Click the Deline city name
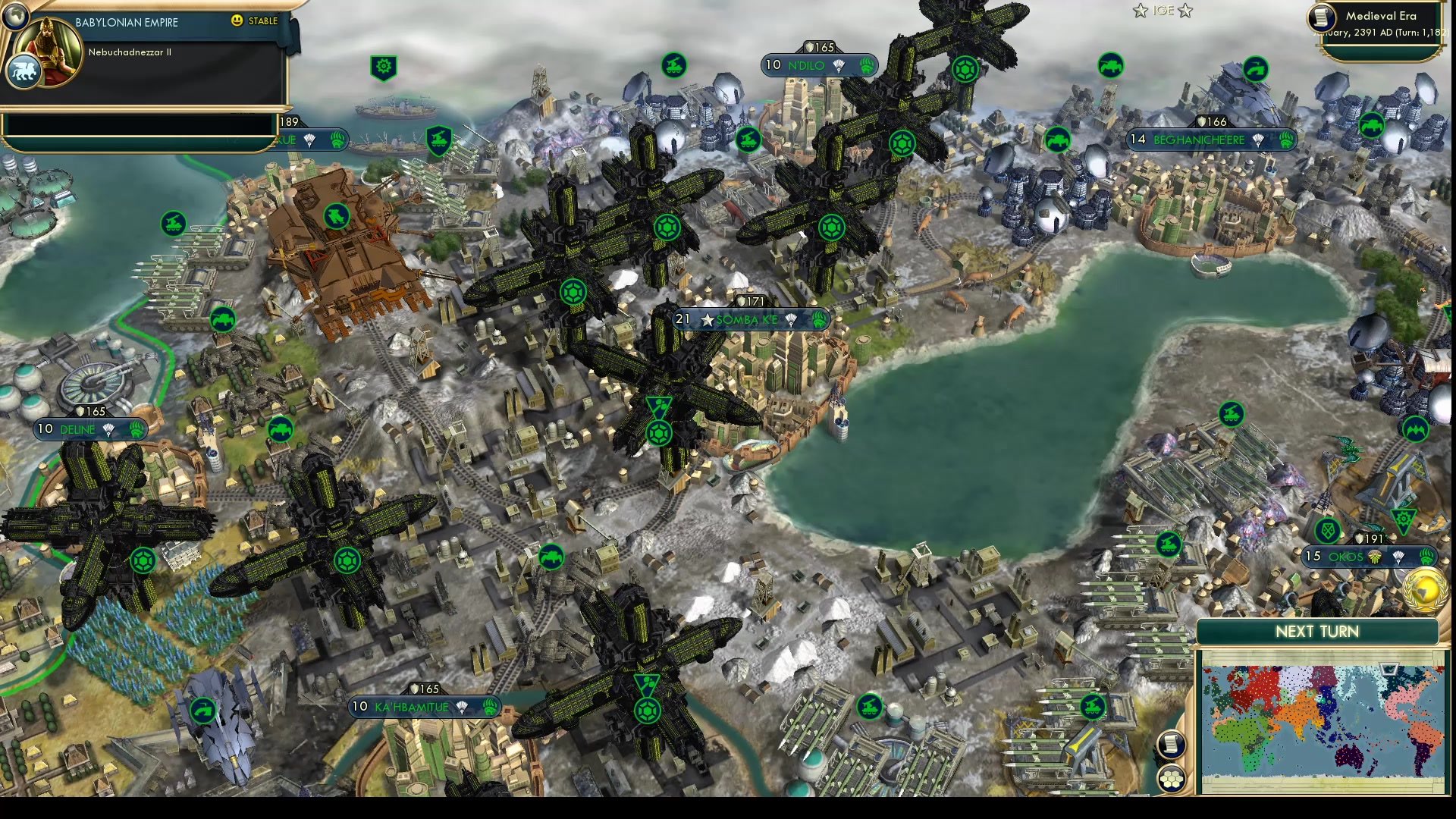1456x819 pixels. coord(77,429)
